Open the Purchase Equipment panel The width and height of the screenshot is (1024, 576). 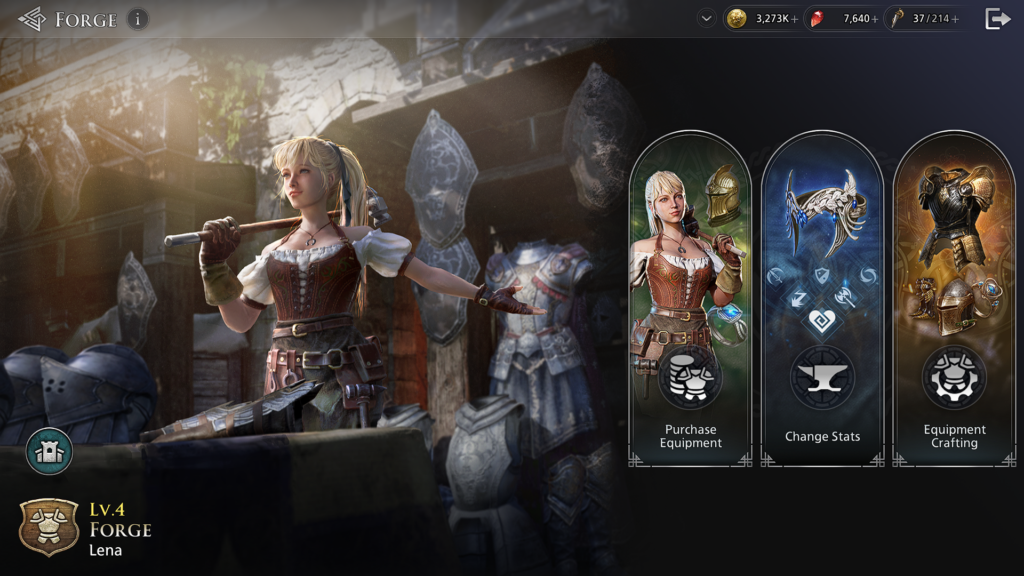690,300
